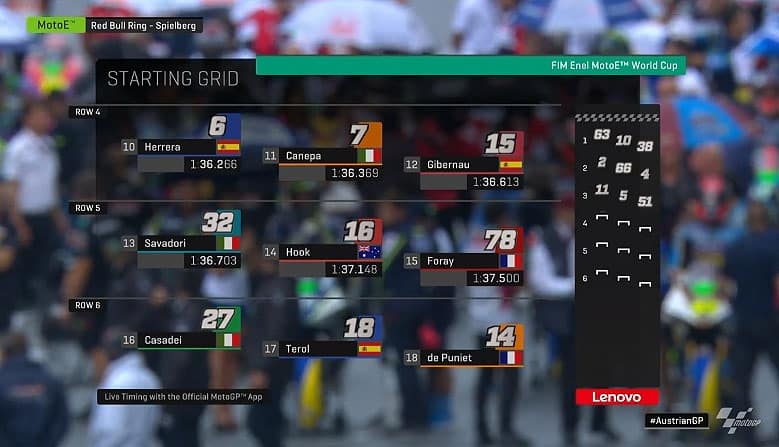The height and width of the screenshot is (447, 779).
Task: Select the FIM Enel MotoE World Cup header
Action: coord(470,65)
